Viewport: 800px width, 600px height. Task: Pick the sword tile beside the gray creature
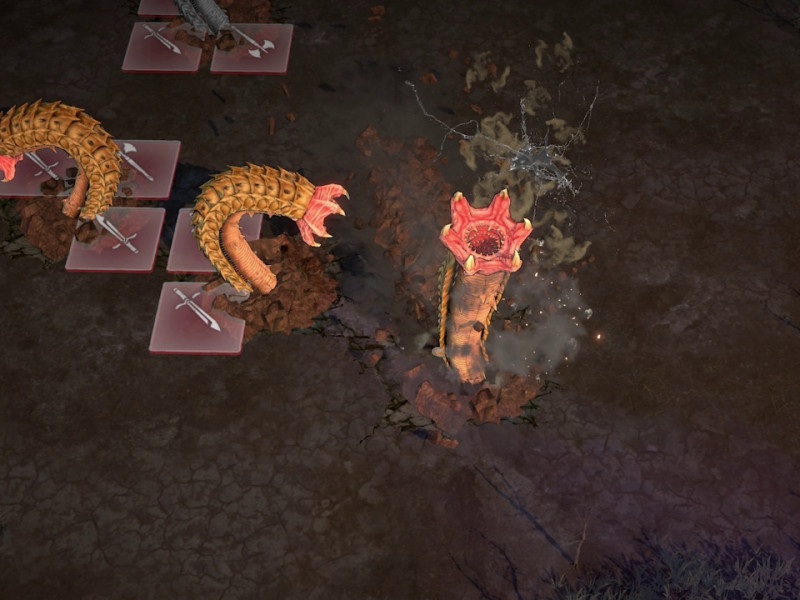pos(162,45)
